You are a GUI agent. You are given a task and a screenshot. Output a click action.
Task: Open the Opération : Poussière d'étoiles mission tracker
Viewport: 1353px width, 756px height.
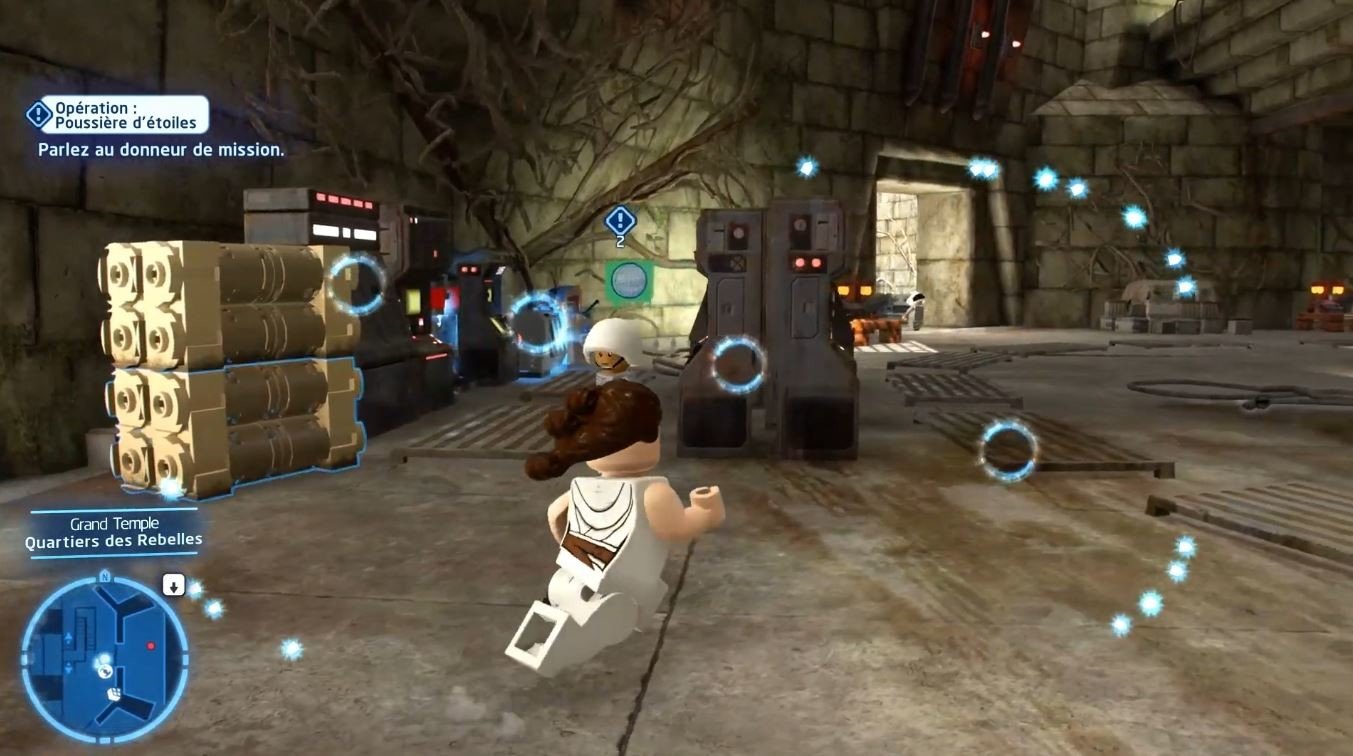point(120,114)
